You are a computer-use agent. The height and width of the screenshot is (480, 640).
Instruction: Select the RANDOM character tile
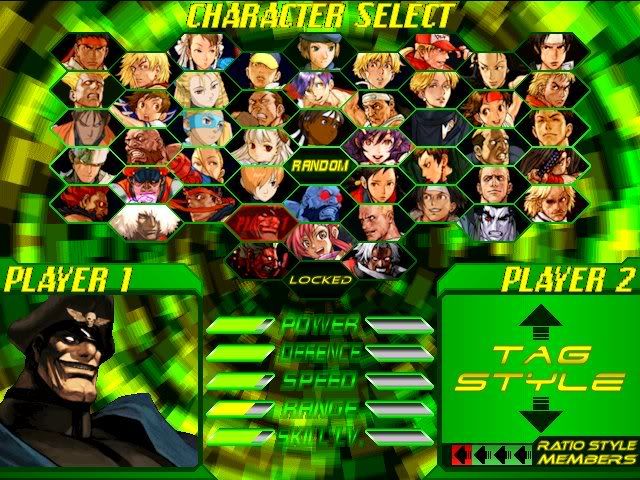click(x=320, y=164)
